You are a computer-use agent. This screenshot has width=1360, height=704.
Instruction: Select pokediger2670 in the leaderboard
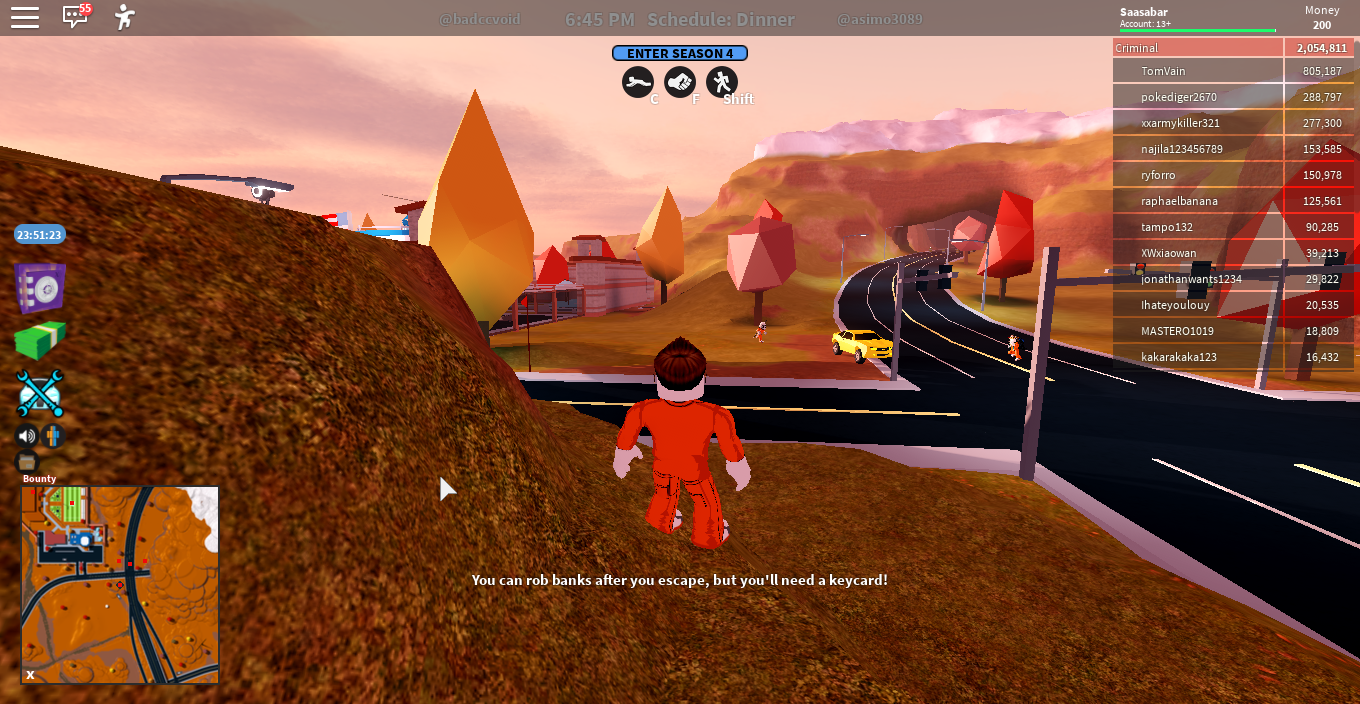[x=1179, y=97]
